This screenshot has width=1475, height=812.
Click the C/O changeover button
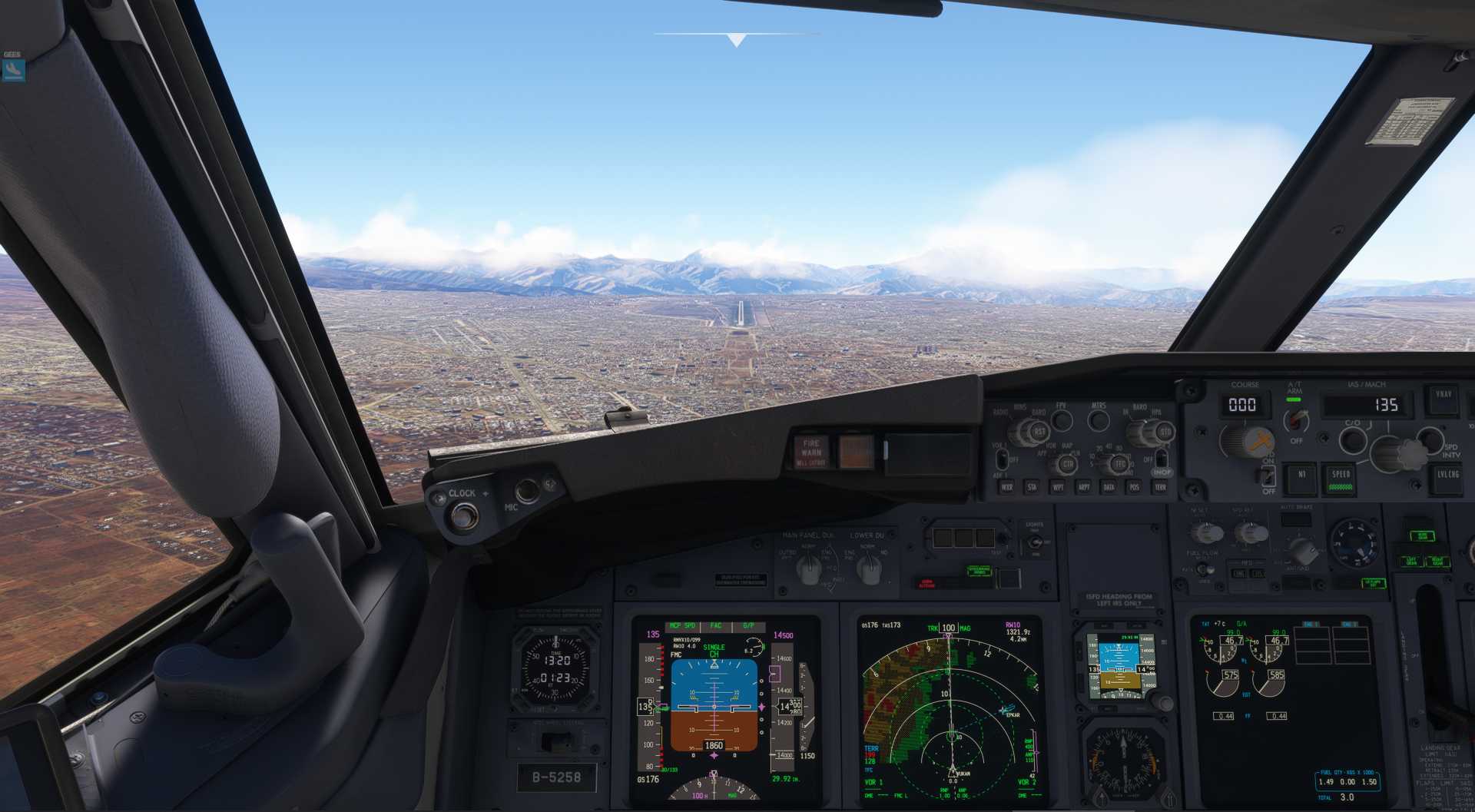[x=1352, y=440]
